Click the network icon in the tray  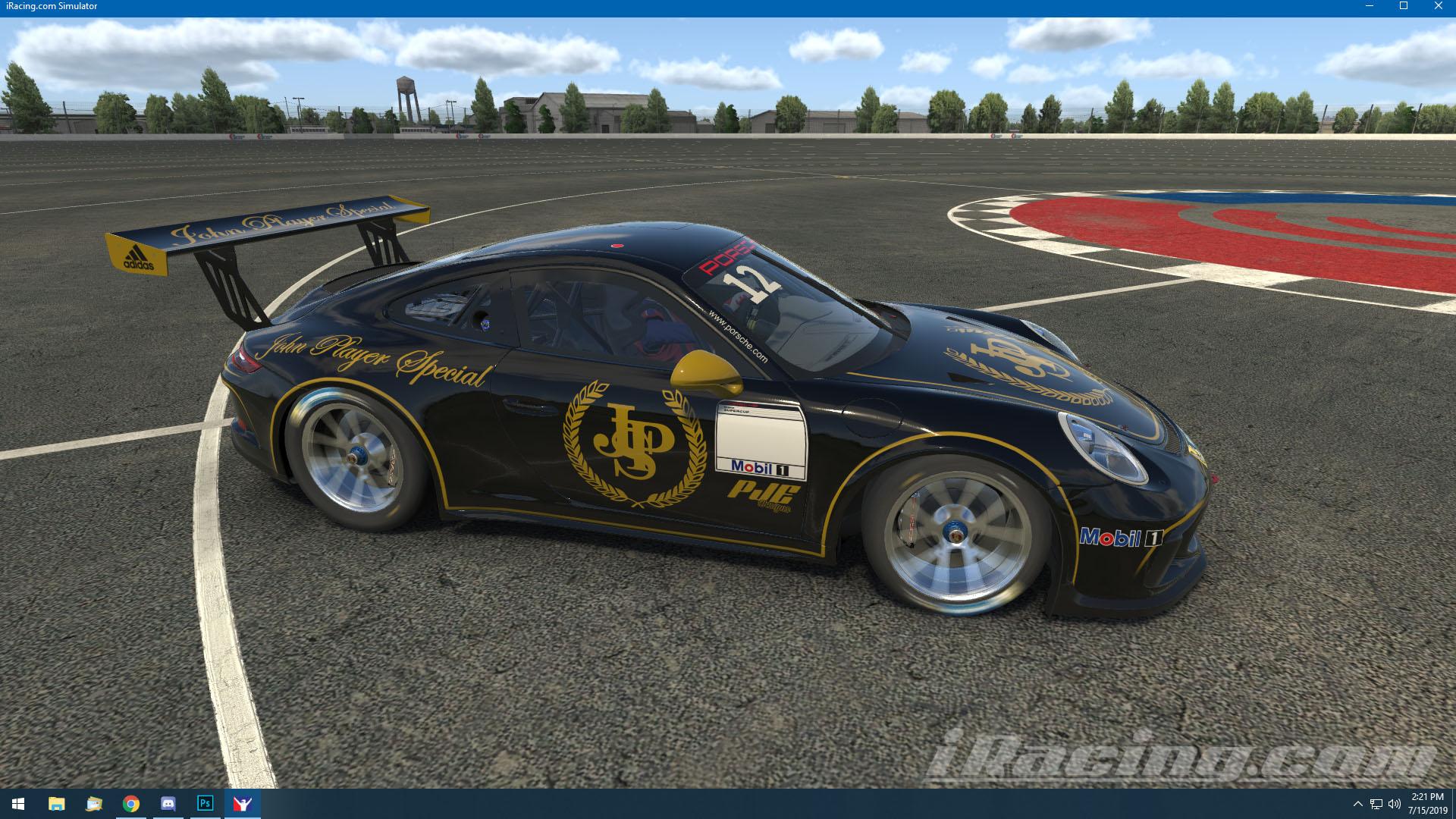click(1376, 803)
